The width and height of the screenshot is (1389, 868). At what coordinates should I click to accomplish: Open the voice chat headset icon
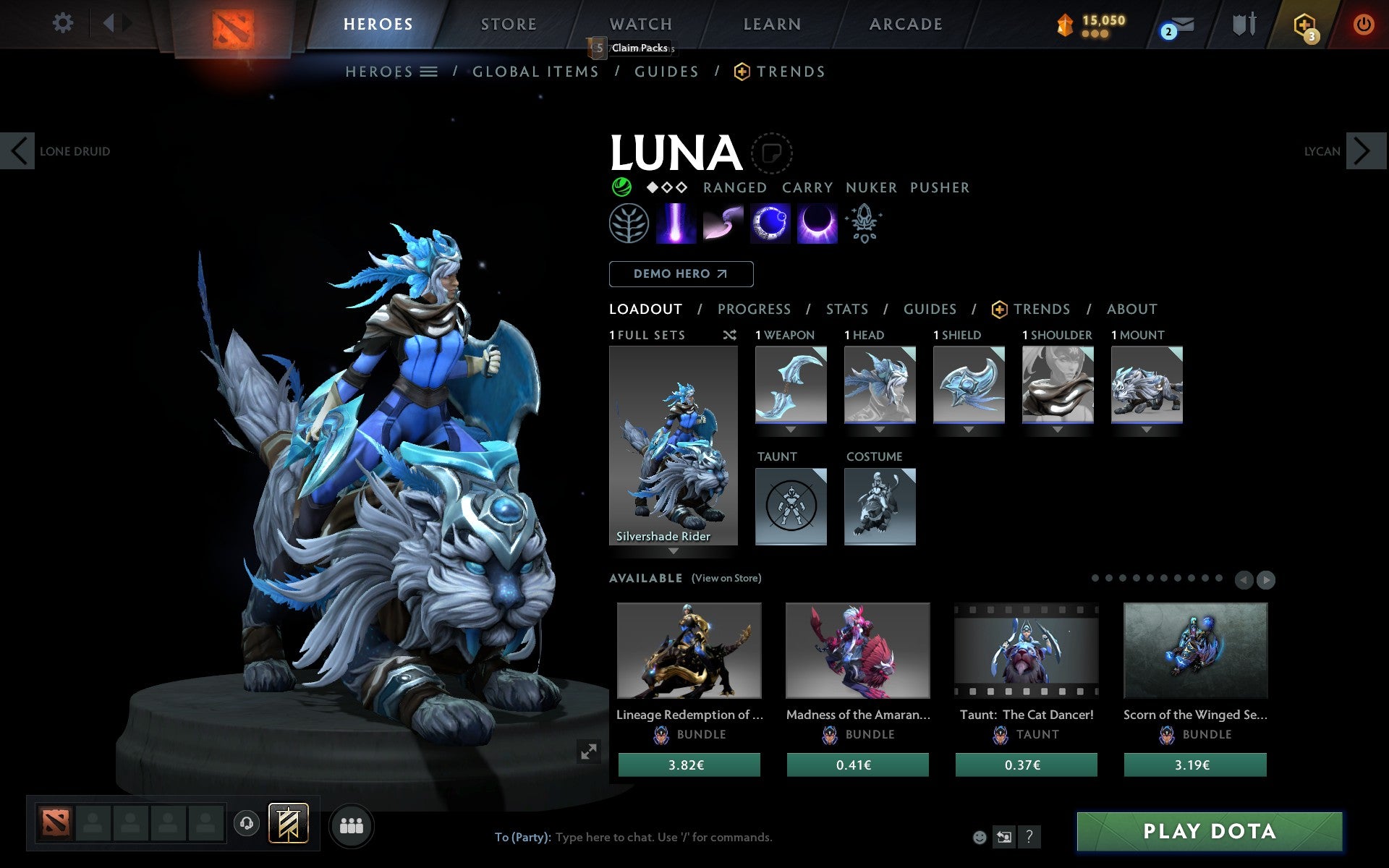pyautogui.click(x=246, y=823)
